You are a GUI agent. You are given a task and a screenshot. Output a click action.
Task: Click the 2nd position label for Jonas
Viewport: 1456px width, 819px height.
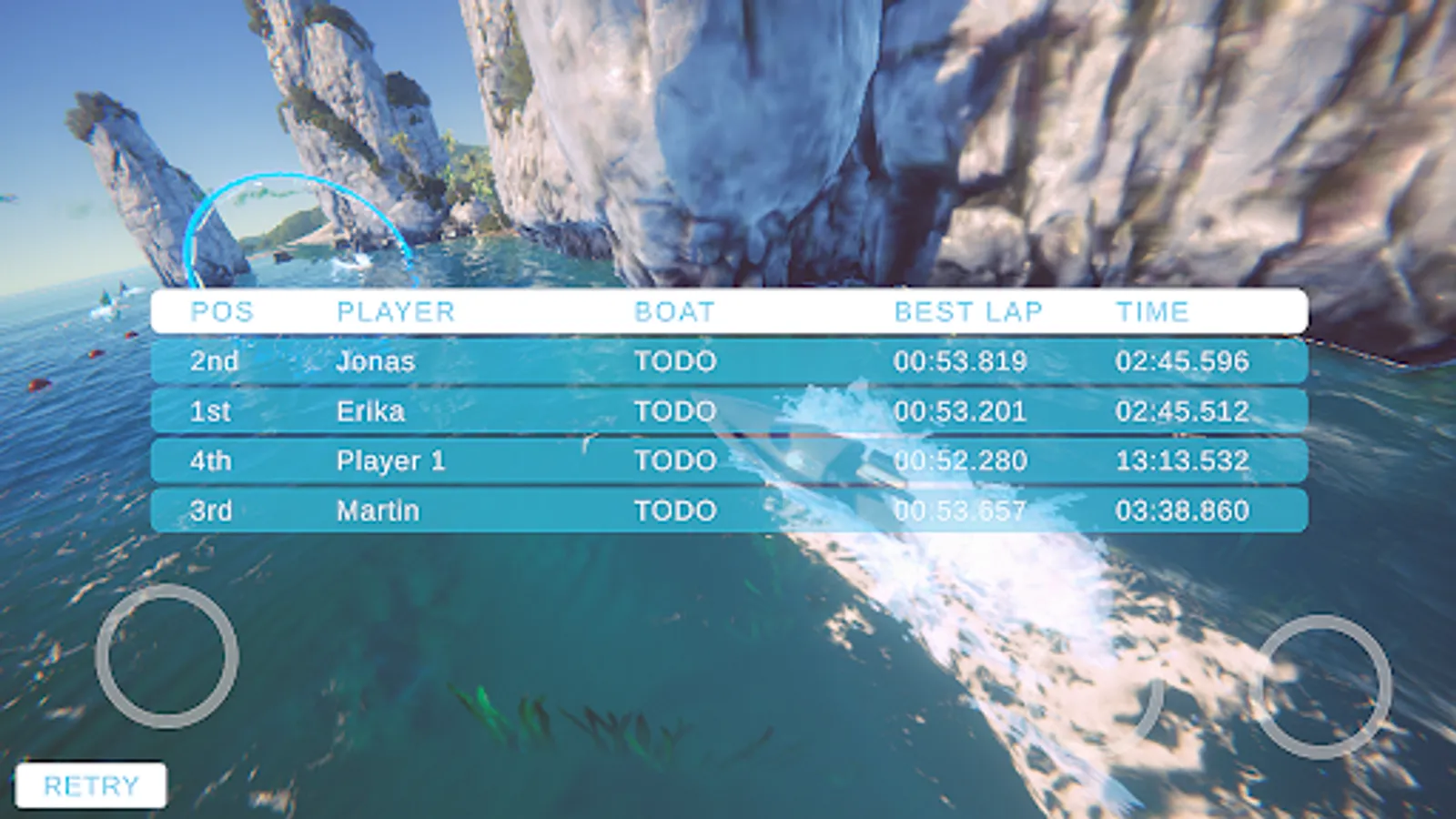tap(214, 360)
